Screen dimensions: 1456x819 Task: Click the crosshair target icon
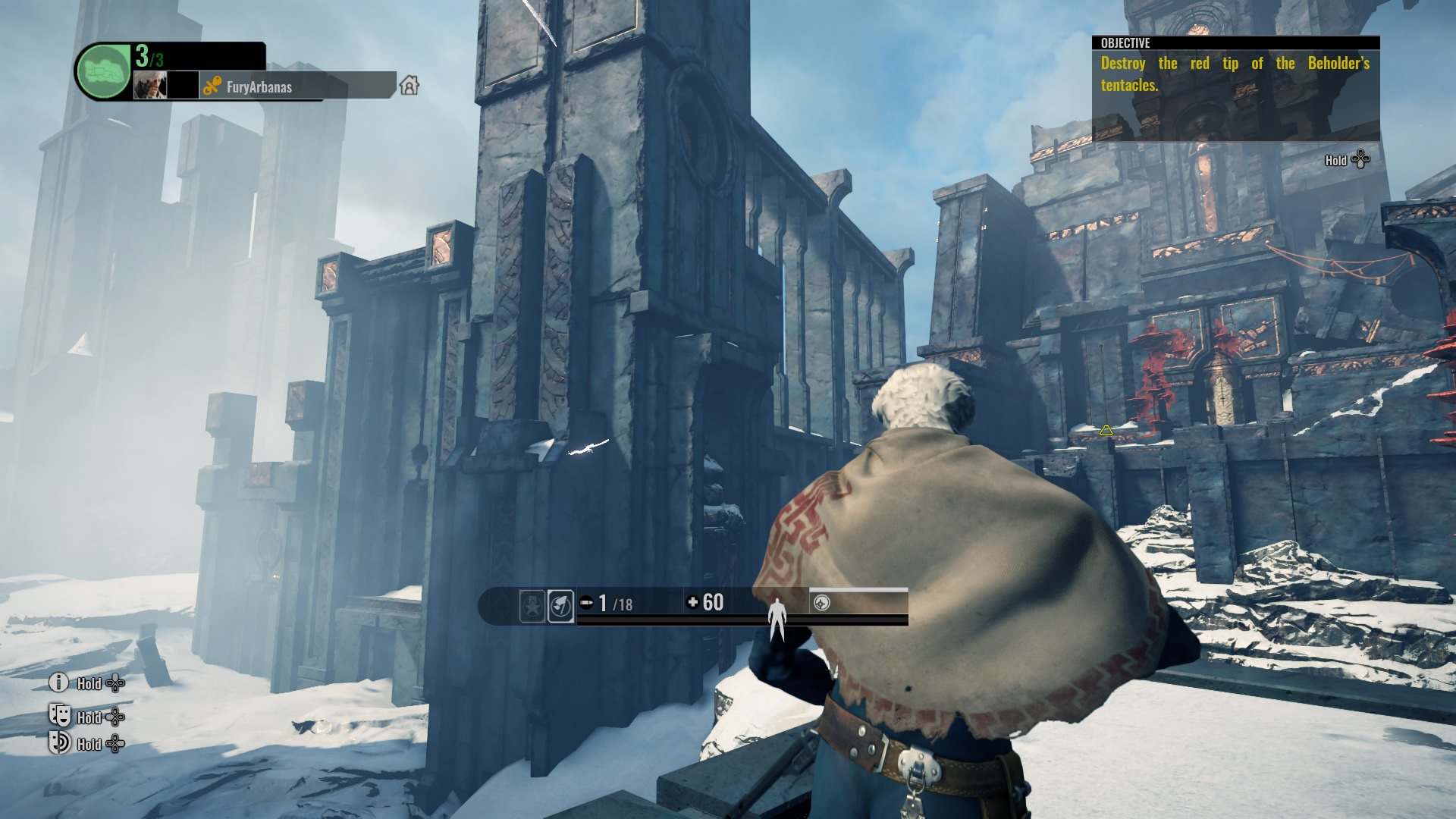pos(821,603)
